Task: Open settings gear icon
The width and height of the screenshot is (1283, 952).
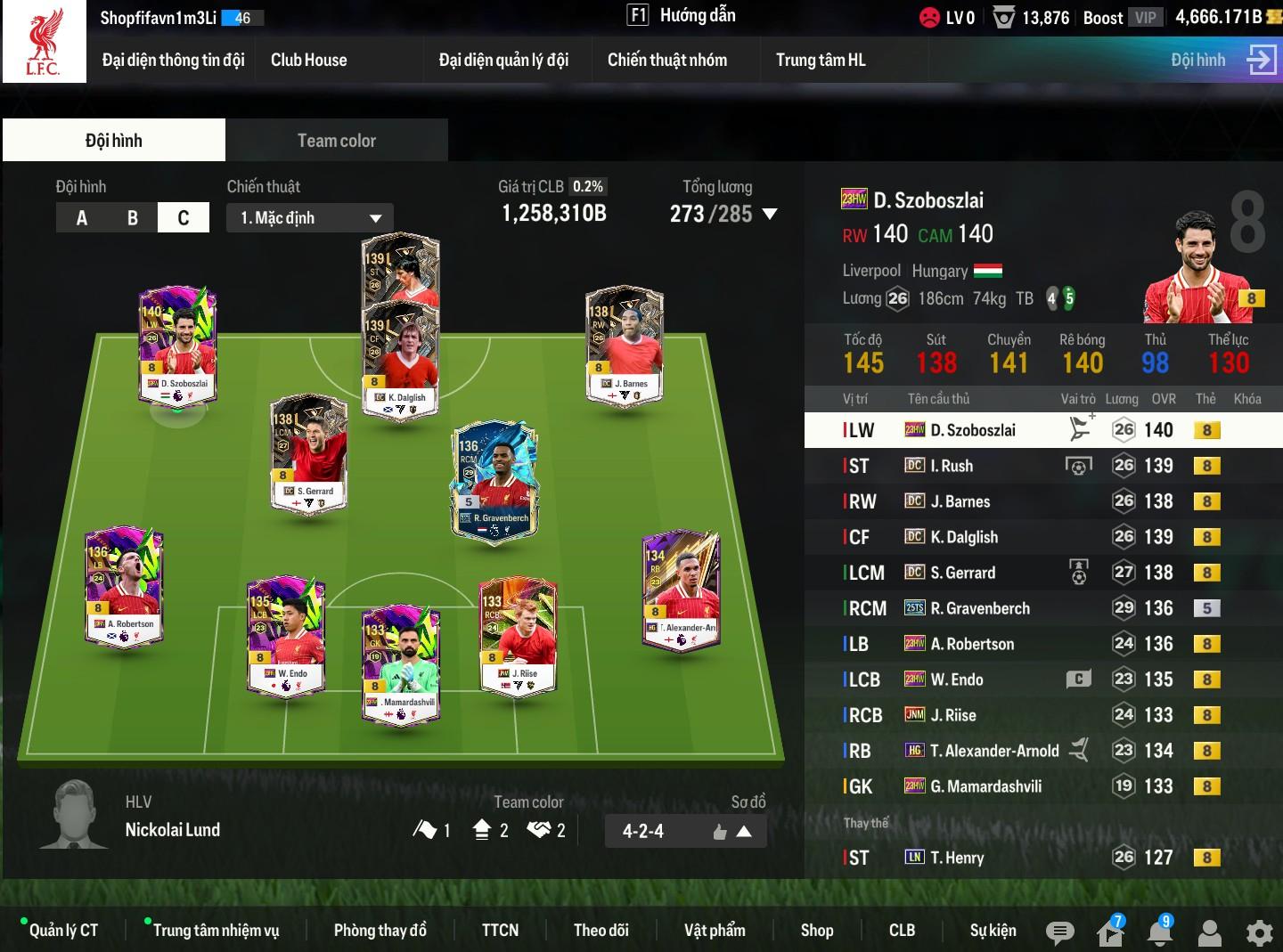Action: pyautogui.click(x=1259, y=932)
